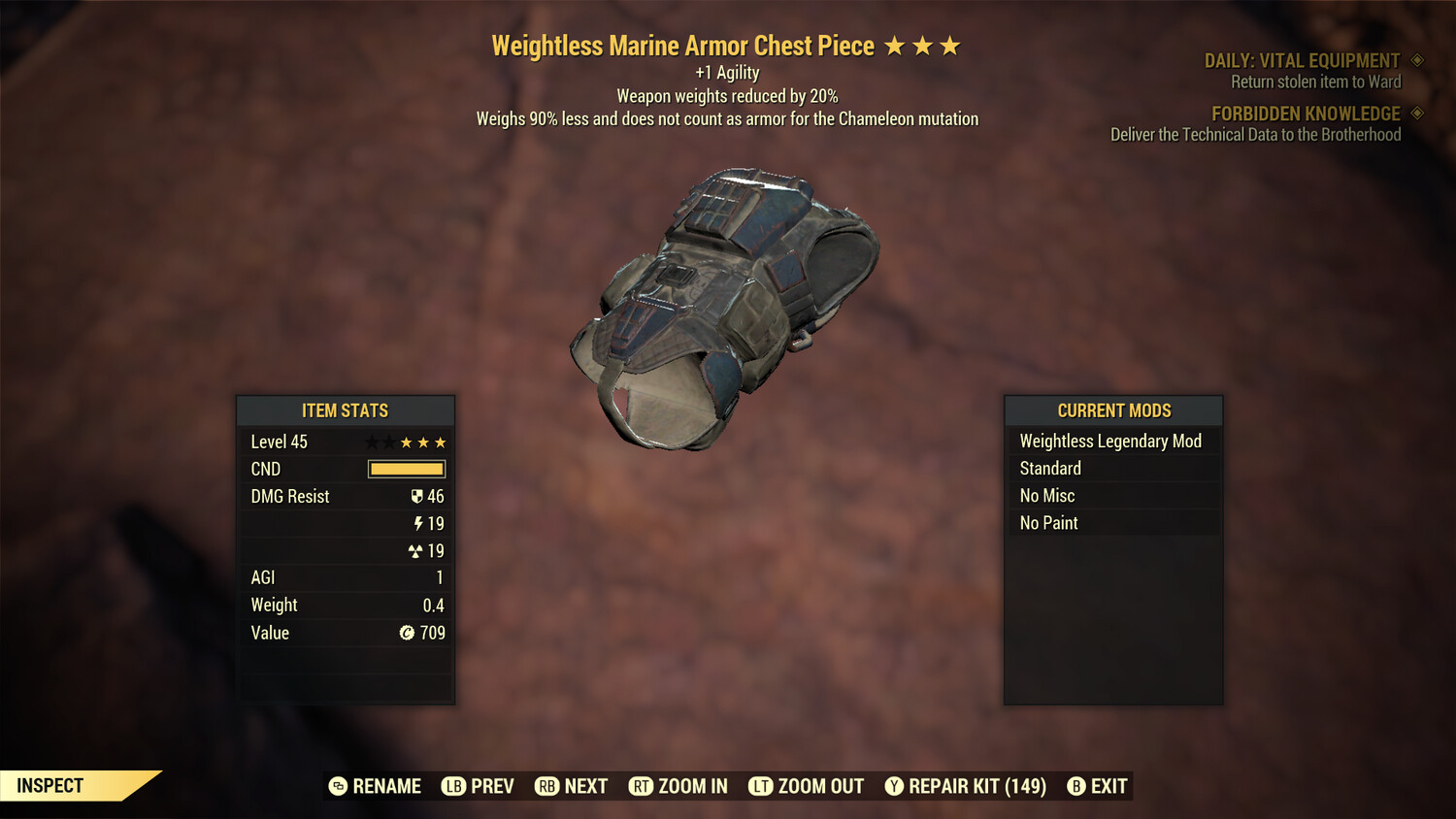Open the Daily: Vital Equipment quest tracker
This screenshot has width=1456, height=819.
tap(1302, 61)
